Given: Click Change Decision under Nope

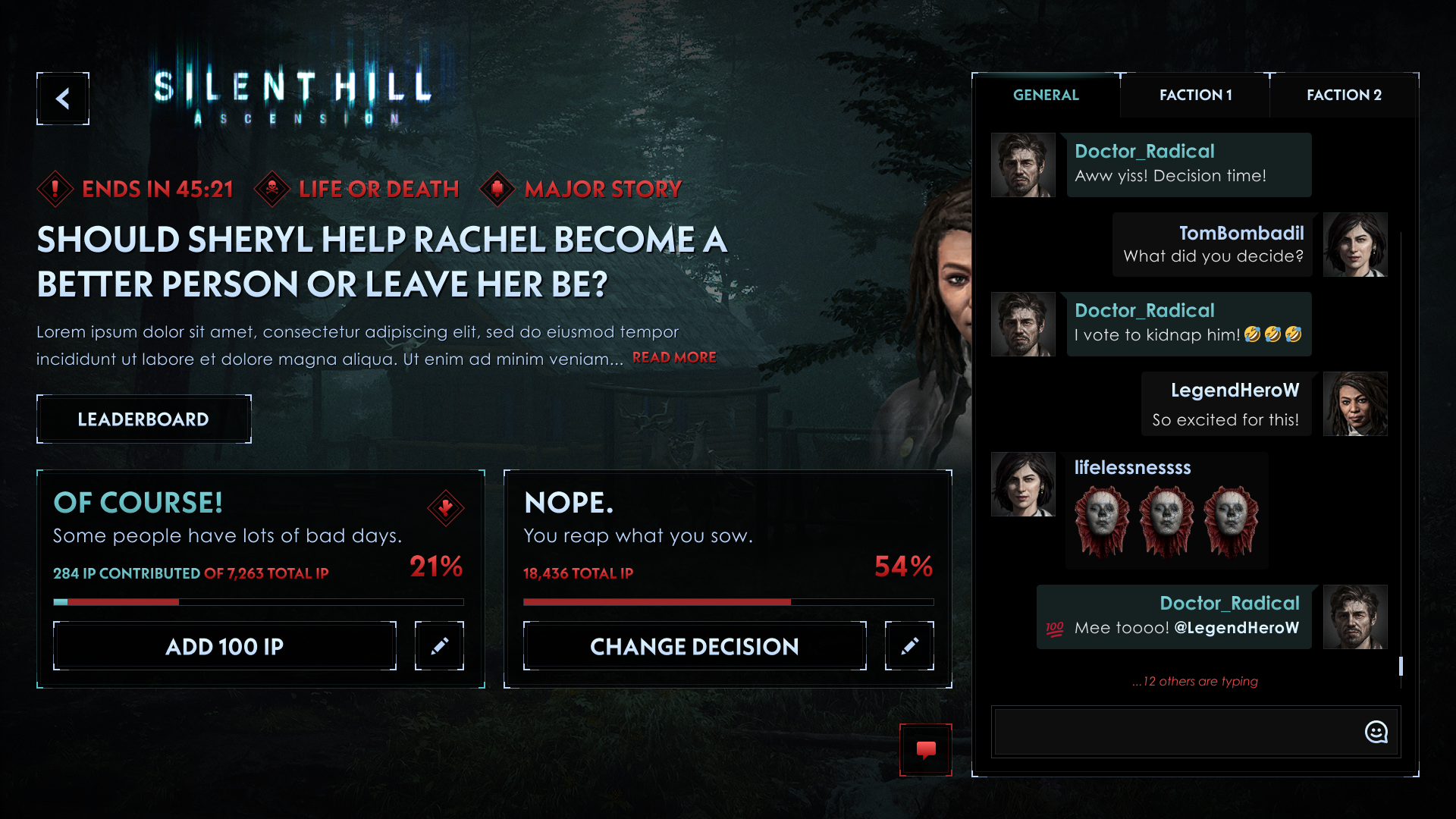Looking at the screenshot, I should [694, 647].
